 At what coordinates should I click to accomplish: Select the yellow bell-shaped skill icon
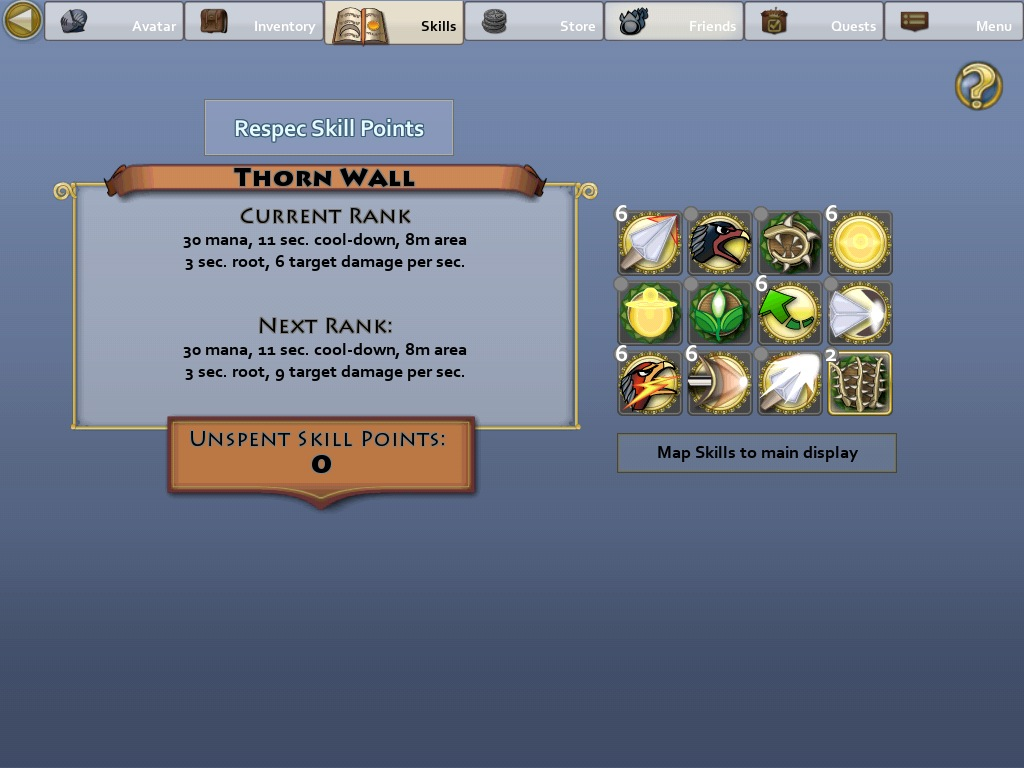650,313
